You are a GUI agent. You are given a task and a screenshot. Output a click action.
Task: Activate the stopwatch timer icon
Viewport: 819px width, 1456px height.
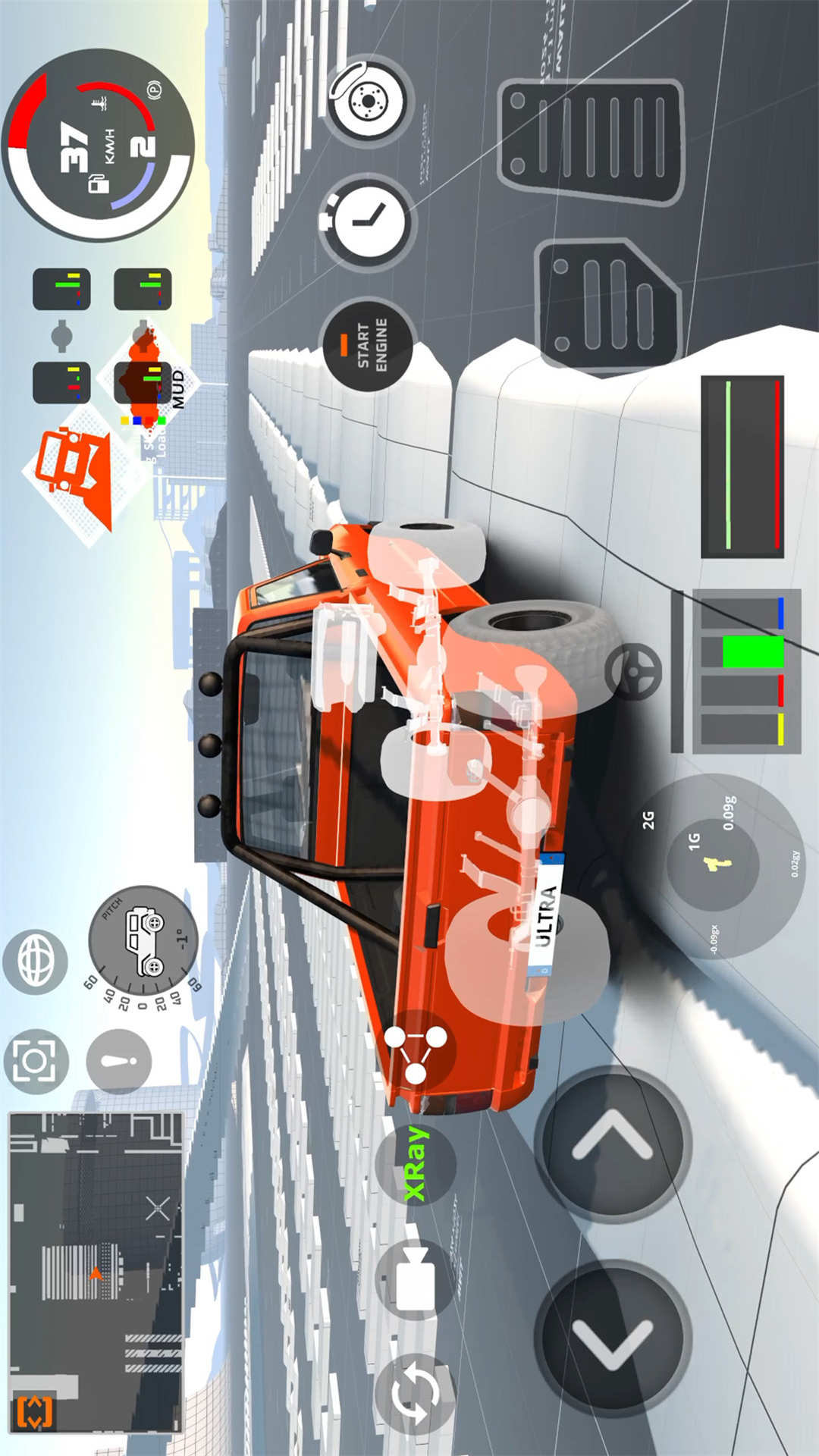point(368,221)
